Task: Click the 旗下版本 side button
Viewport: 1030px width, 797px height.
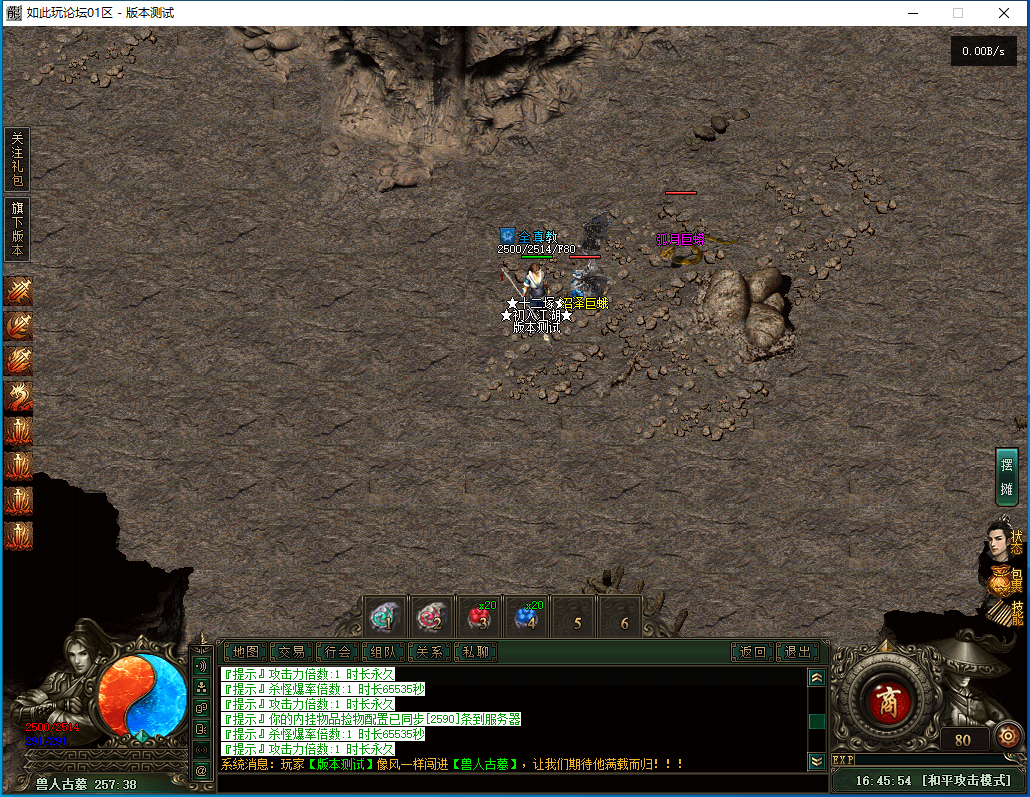Action: (x=17, y=229)
